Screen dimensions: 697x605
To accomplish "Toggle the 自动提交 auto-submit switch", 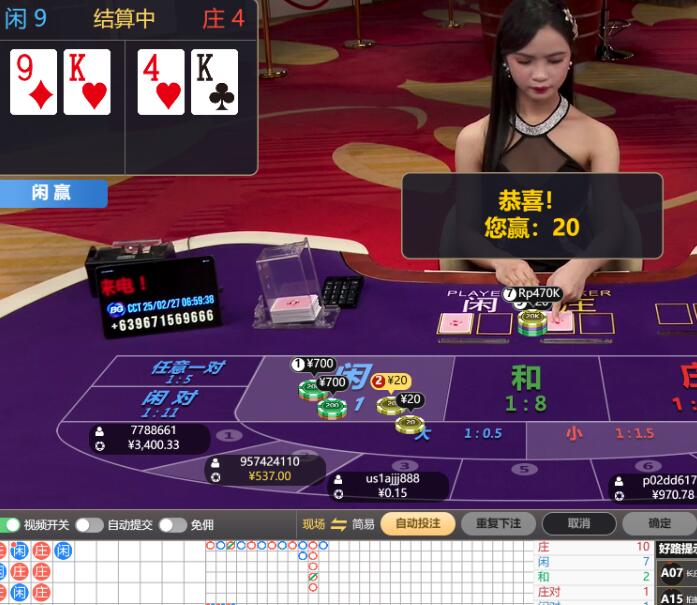I will point(89,525).
